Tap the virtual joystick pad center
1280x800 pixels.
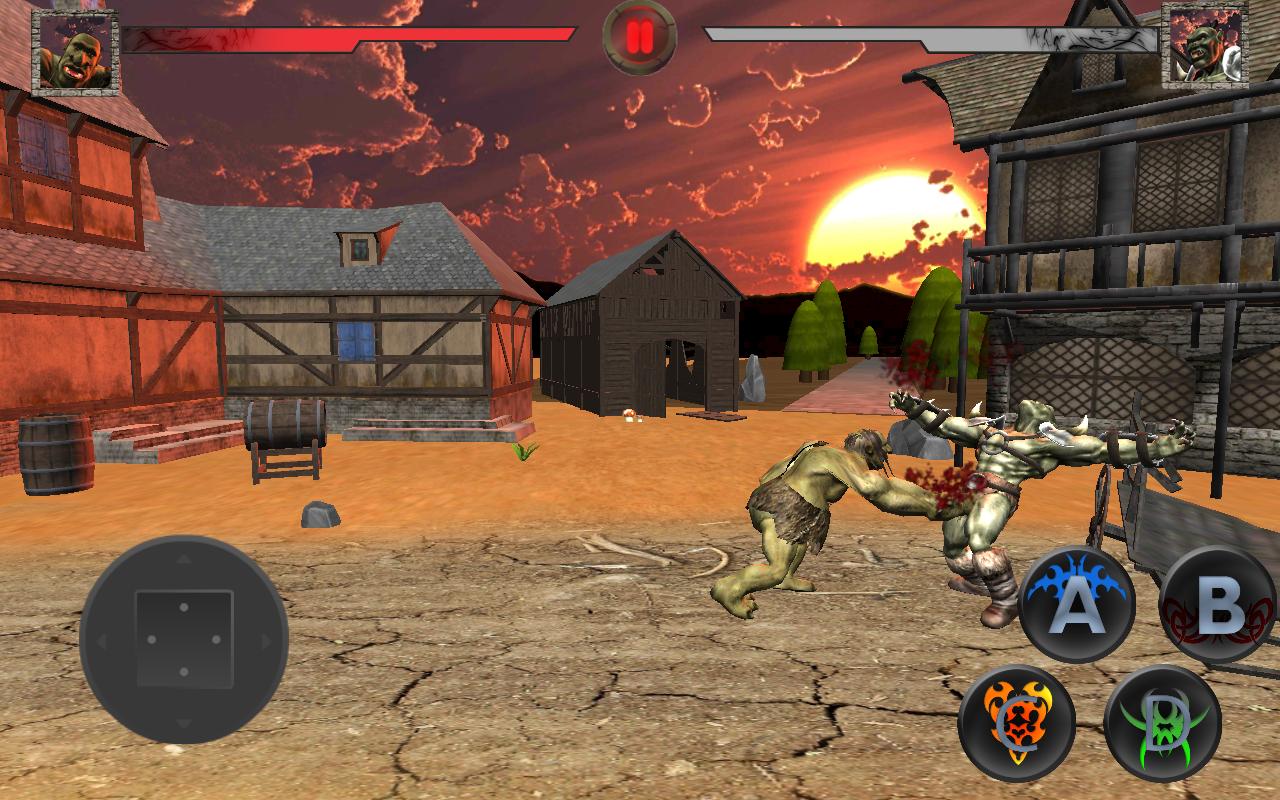184,638
